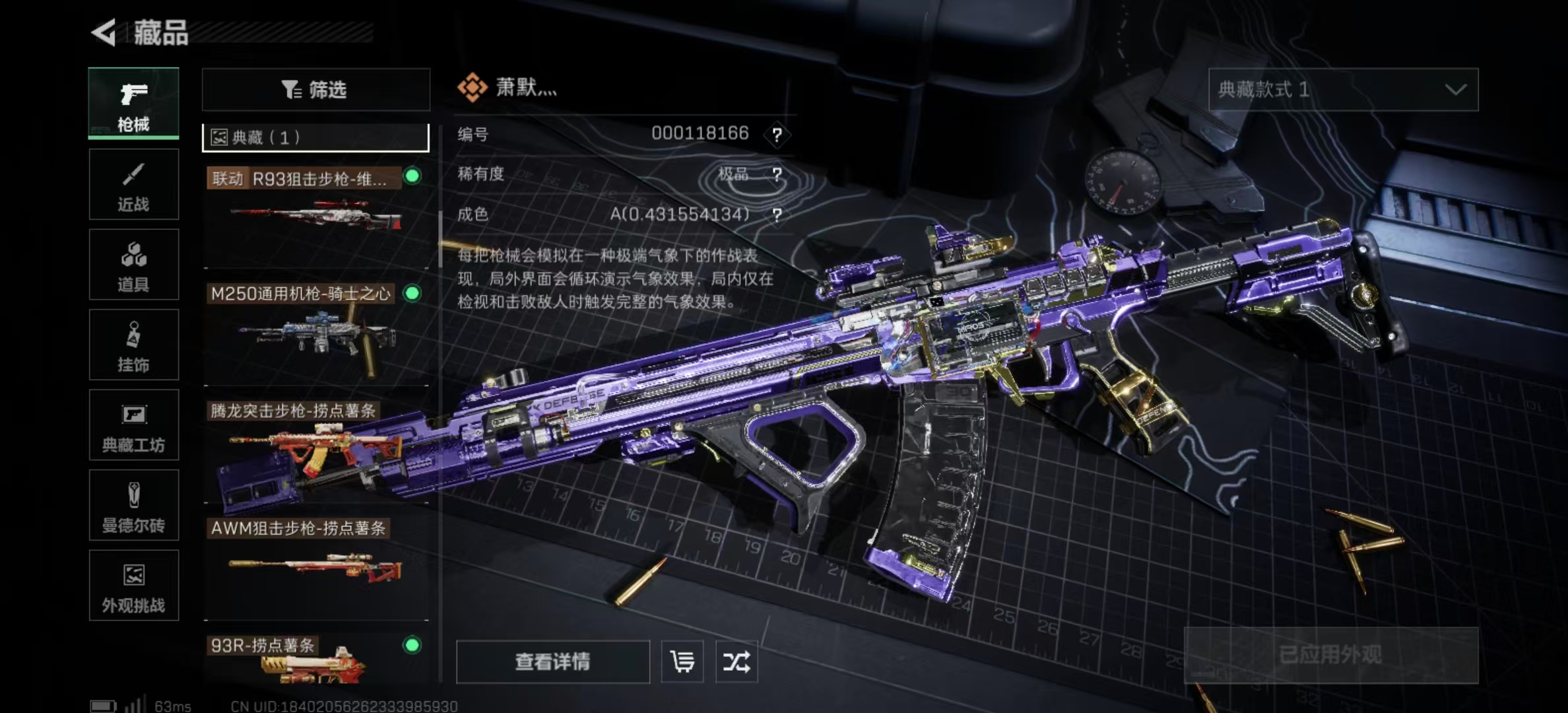Screen dimensions: 1568x713
Task: Switch to 外观挑战 appearance challenges
Action: [133, 586]
